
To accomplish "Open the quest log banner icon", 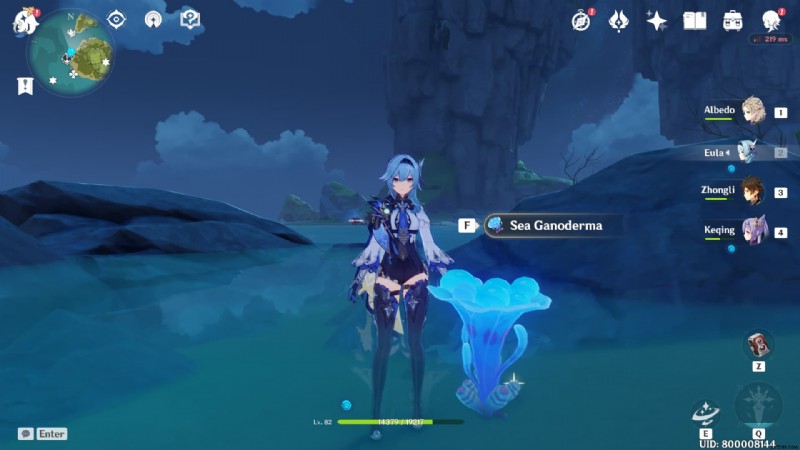I will [x=24, y=86].
